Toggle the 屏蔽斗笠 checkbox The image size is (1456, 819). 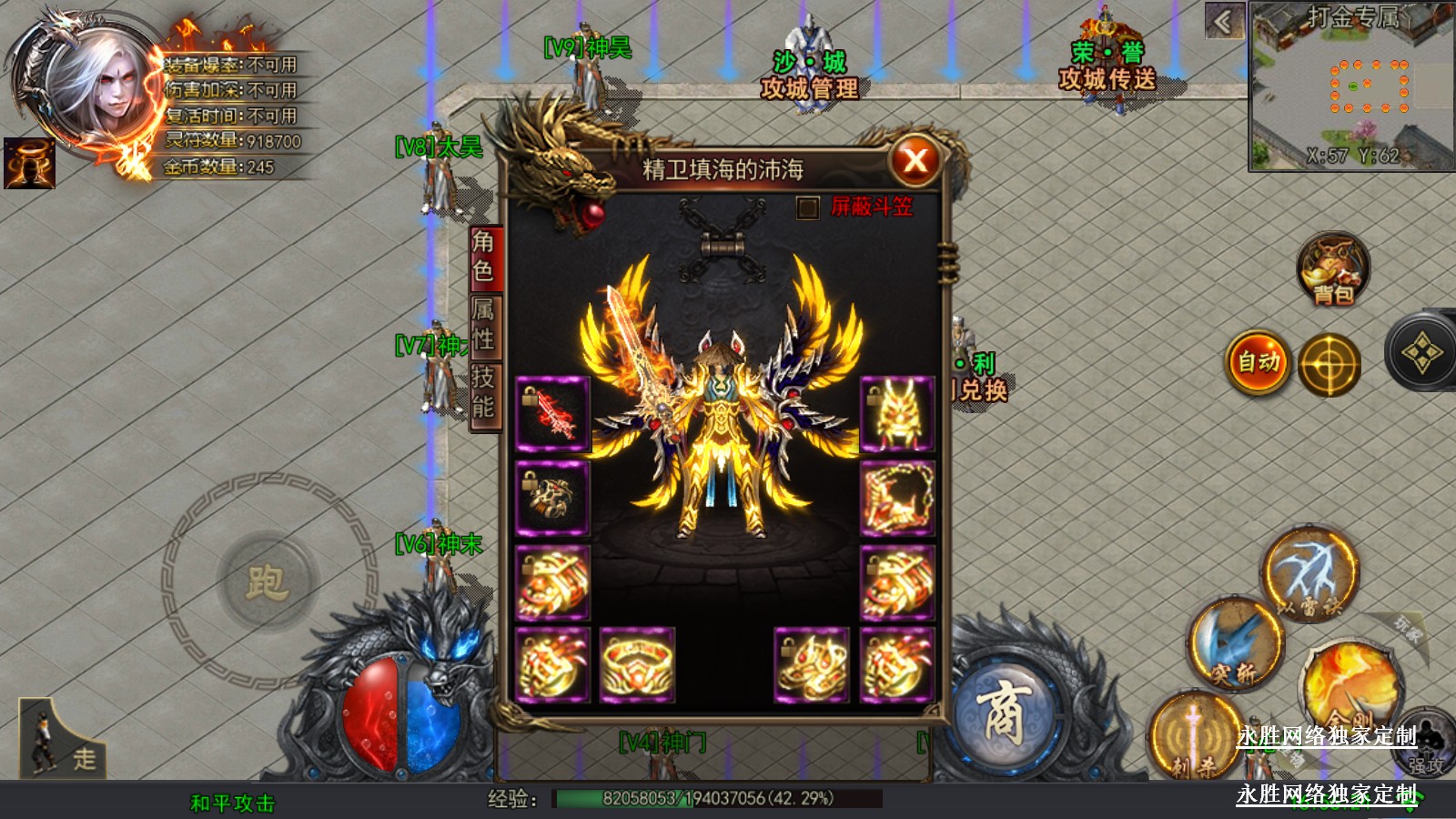tap(807, 208)
